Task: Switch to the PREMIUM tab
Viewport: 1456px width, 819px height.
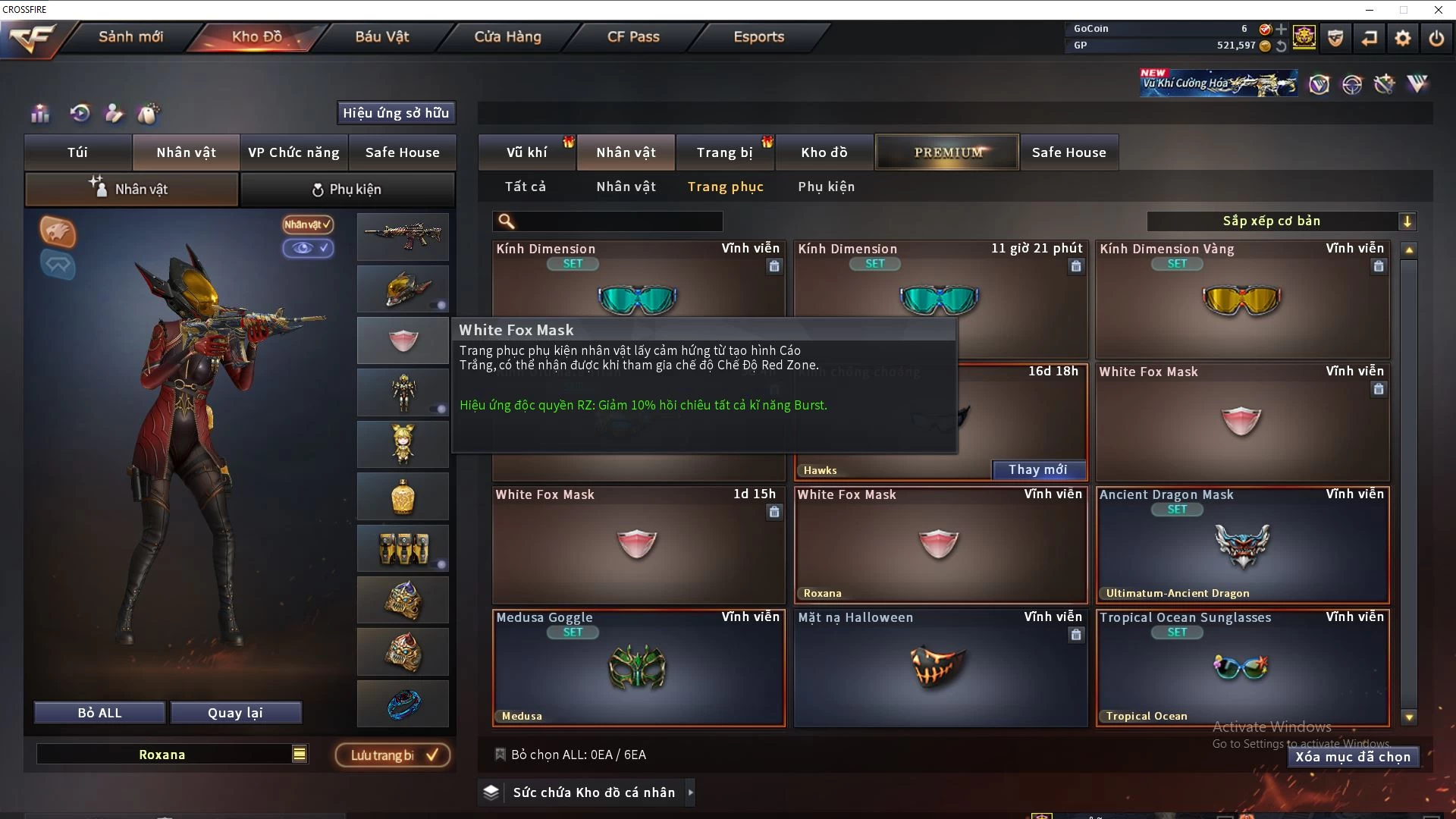Action: pos(947,152)
